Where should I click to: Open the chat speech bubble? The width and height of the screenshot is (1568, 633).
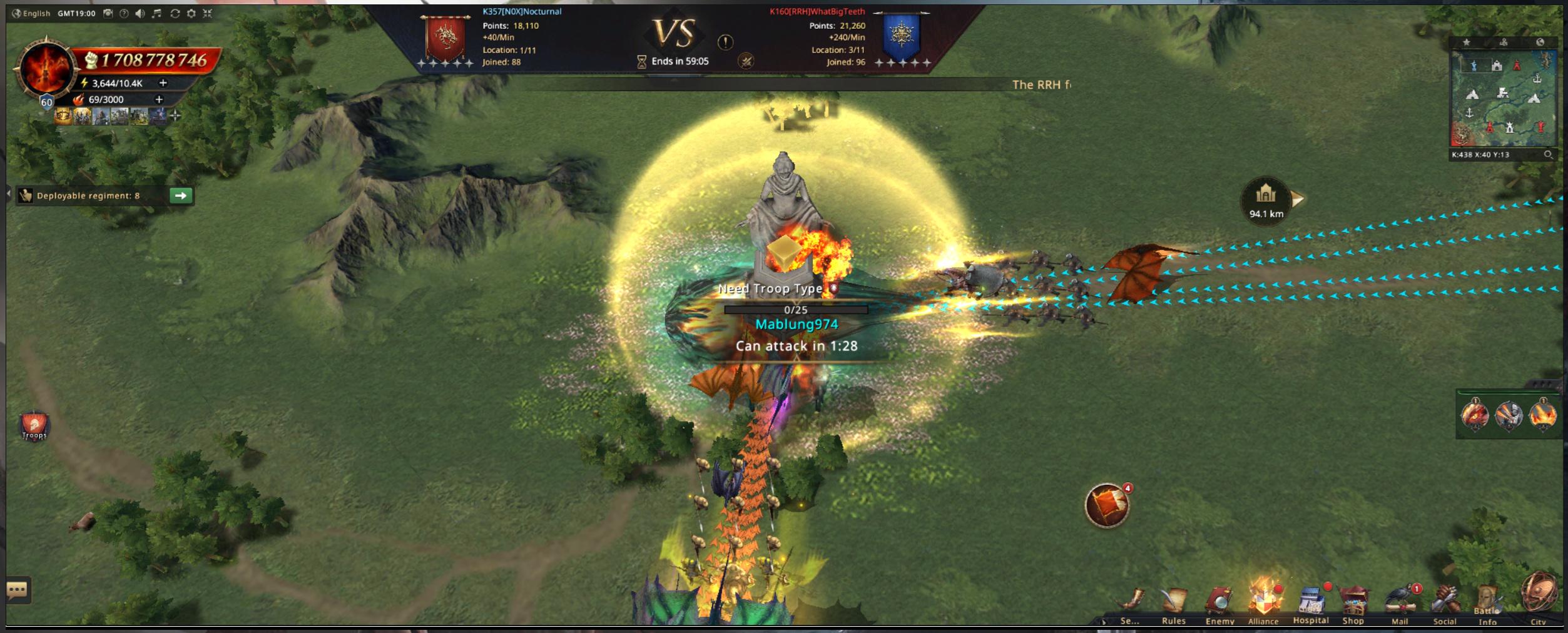point(18,590)
